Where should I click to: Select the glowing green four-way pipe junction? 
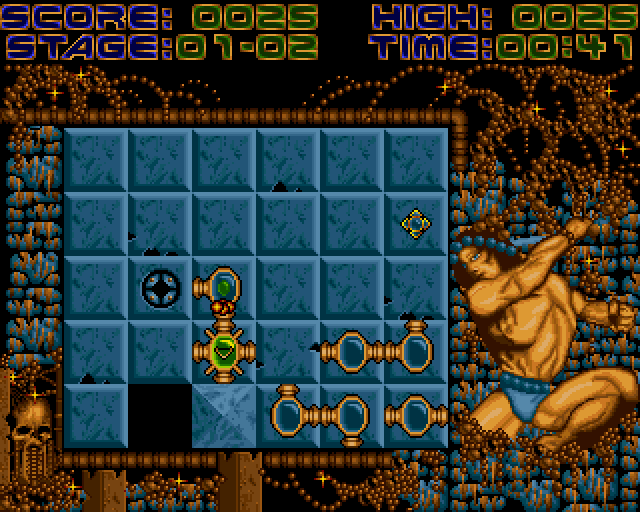click(x=224, y=351)
